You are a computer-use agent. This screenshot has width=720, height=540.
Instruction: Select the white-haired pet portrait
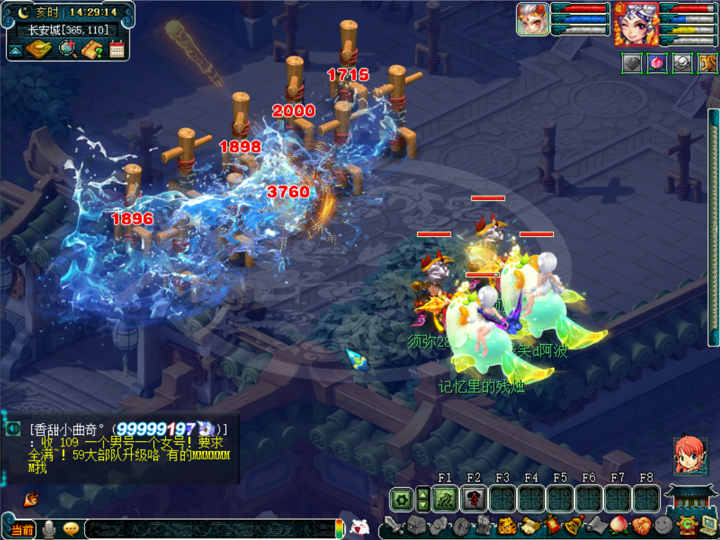click(533, 19)
